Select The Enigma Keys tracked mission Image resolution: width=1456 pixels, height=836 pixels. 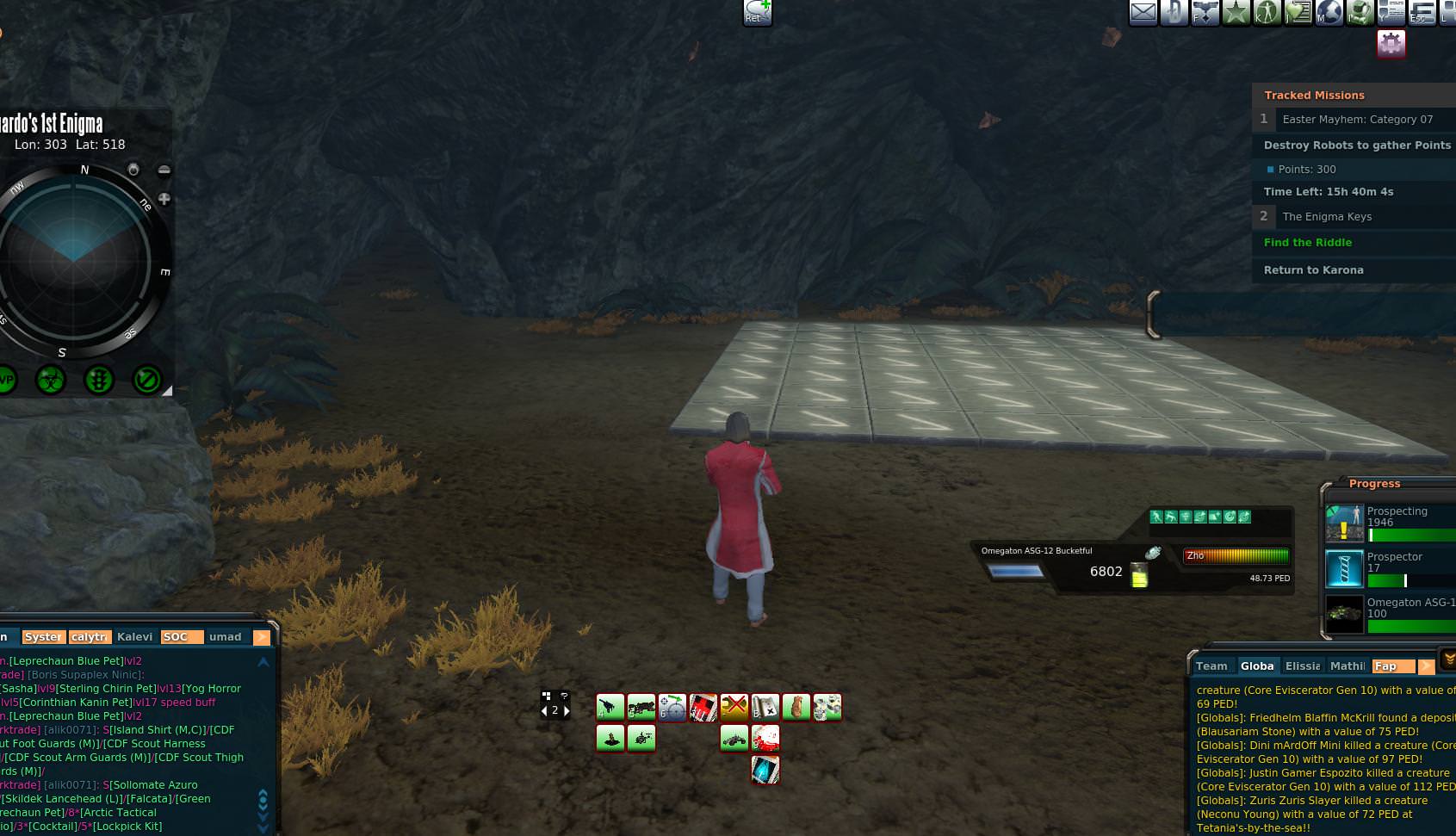click(x=1326, y=216)
